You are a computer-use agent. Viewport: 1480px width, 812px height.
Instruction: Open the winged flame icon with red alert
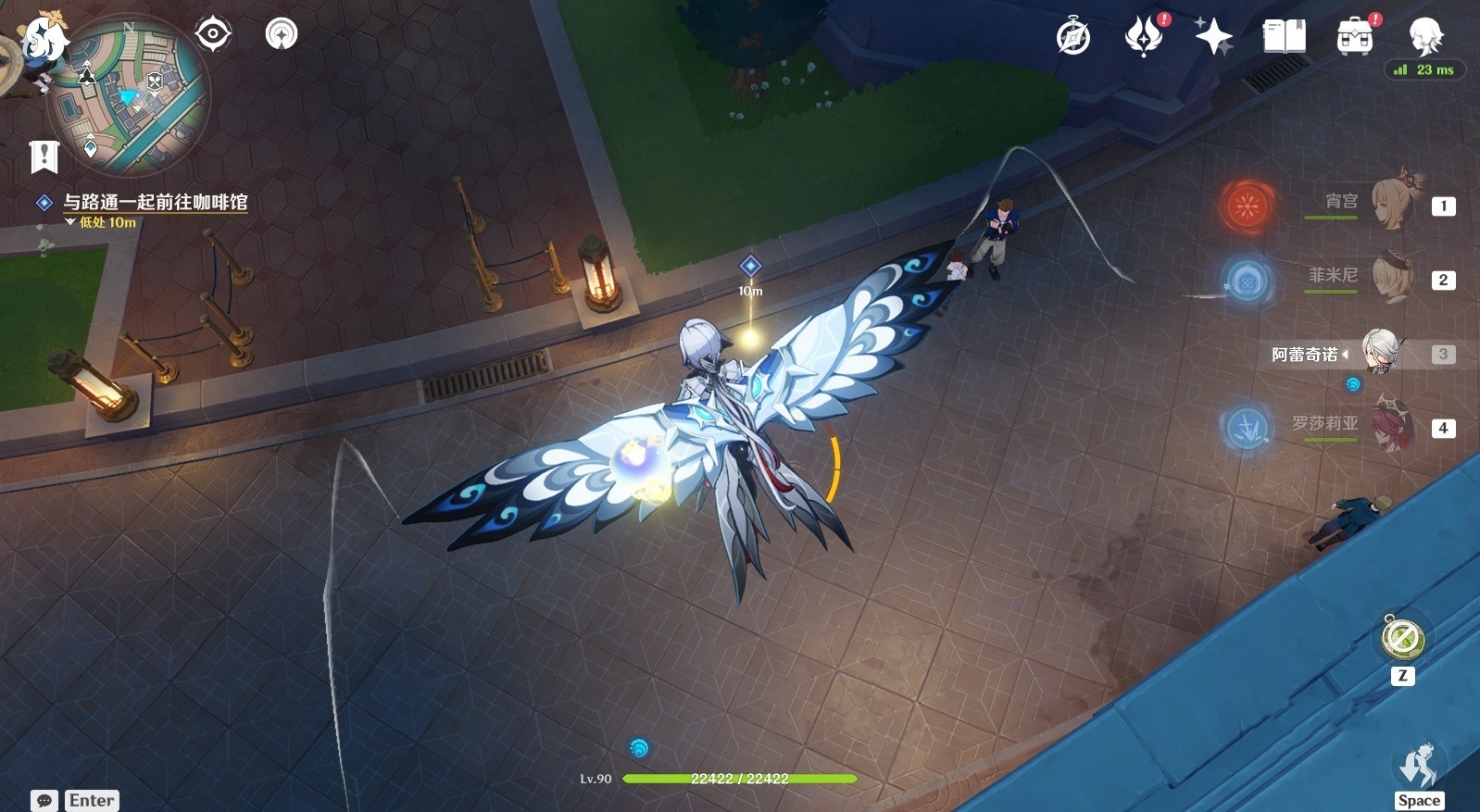[x=1144, y=37]
